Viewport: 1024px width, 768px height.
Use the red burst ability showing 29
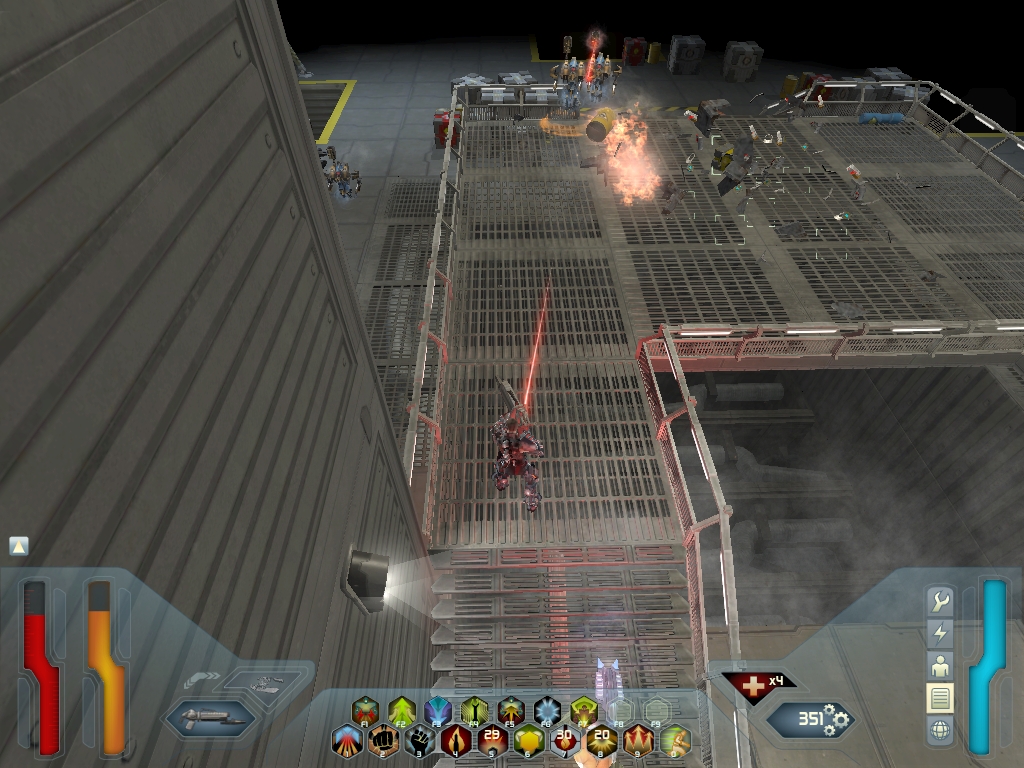[x=492, y=741]
